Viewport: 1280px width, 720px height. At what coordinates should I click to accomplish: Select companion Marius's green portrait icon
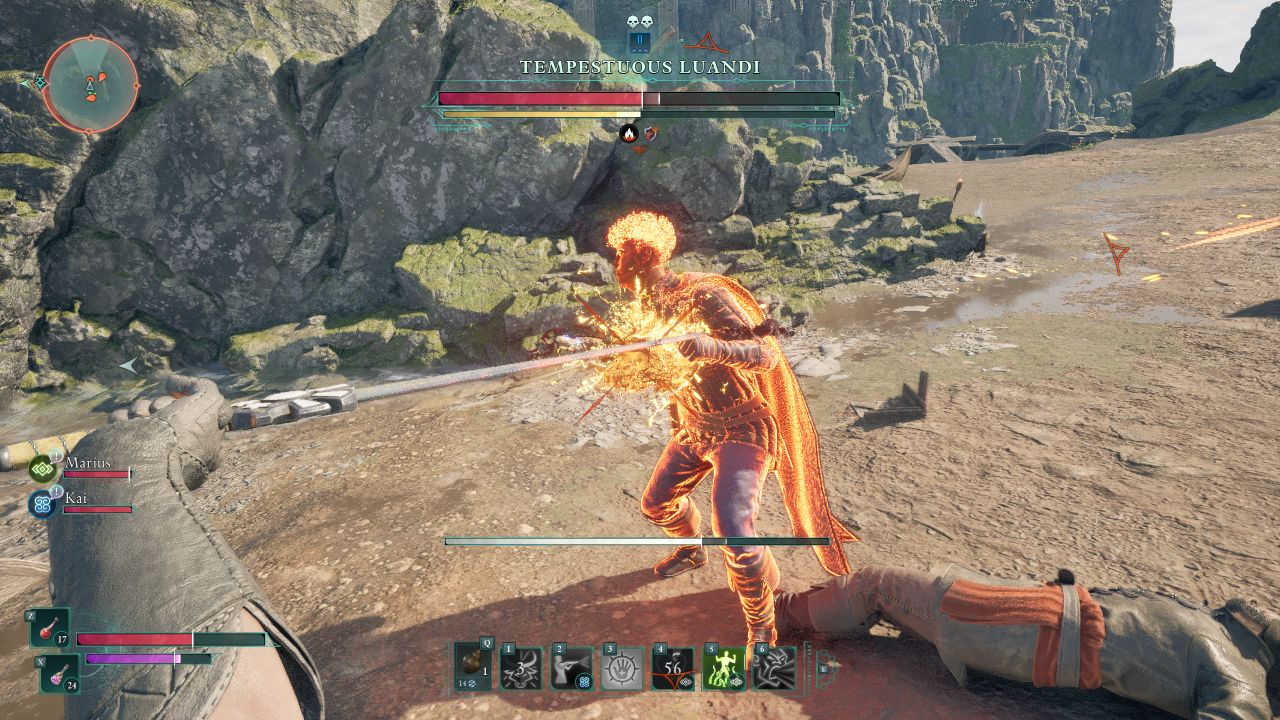click(42, 468)
